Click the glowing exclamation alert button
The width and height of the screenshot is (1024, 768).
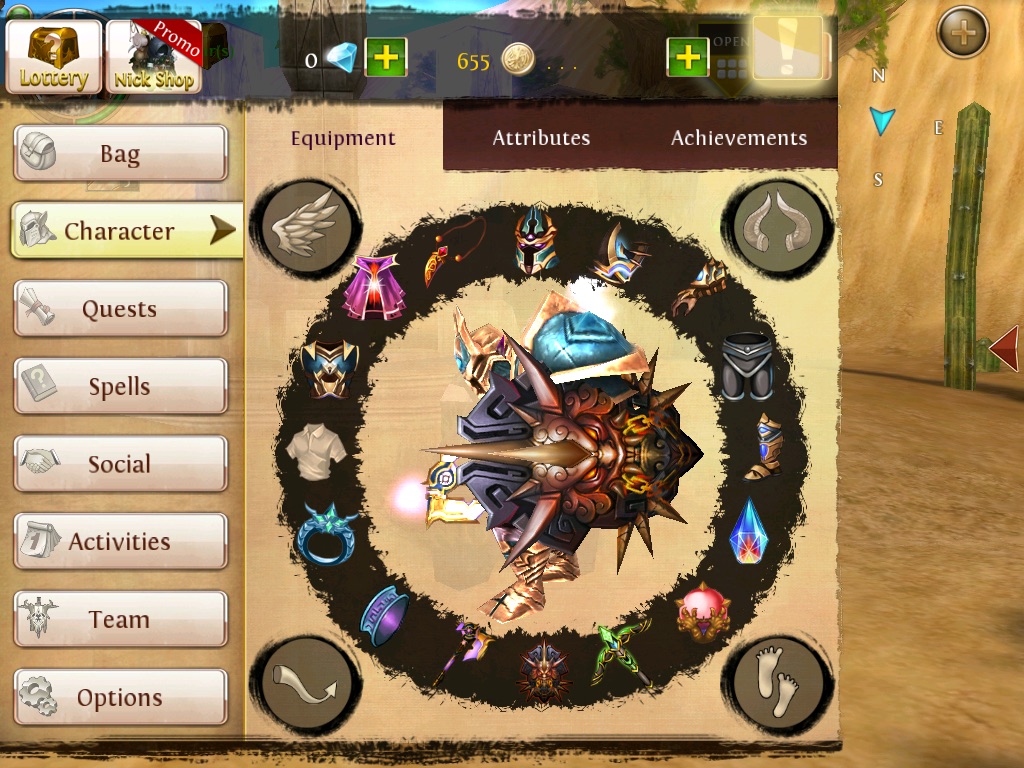(x=789, y=50)
